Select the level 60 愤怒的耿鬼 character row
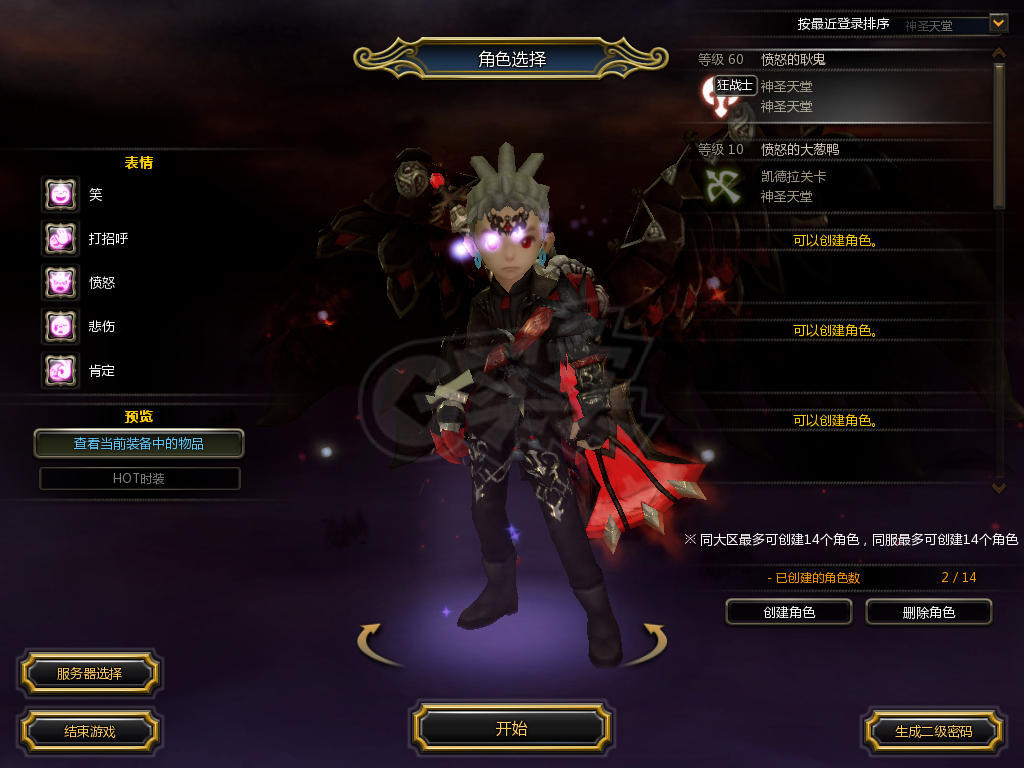This screenshot has width=1024, height=768. click(840, 87)
